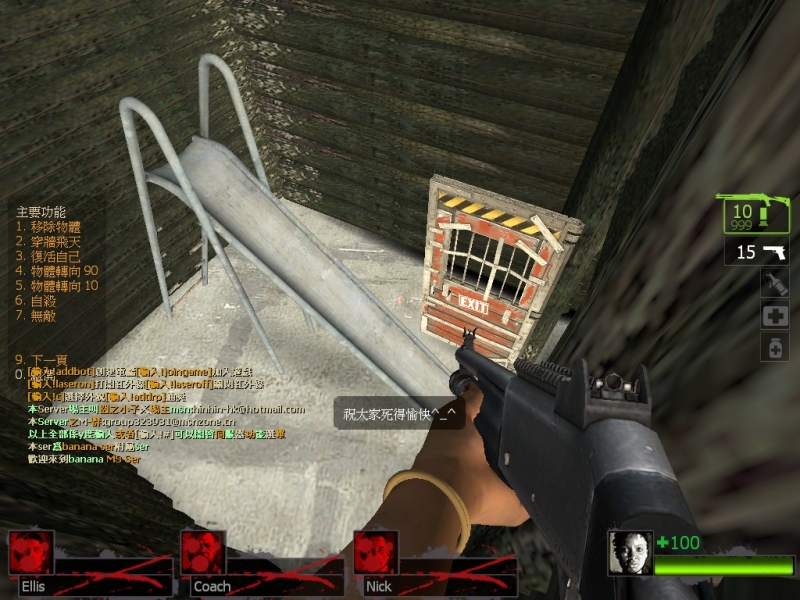The image size is (800, 600).
Task: Switch to the pistol weapon slot
Action: click(757, 251)
